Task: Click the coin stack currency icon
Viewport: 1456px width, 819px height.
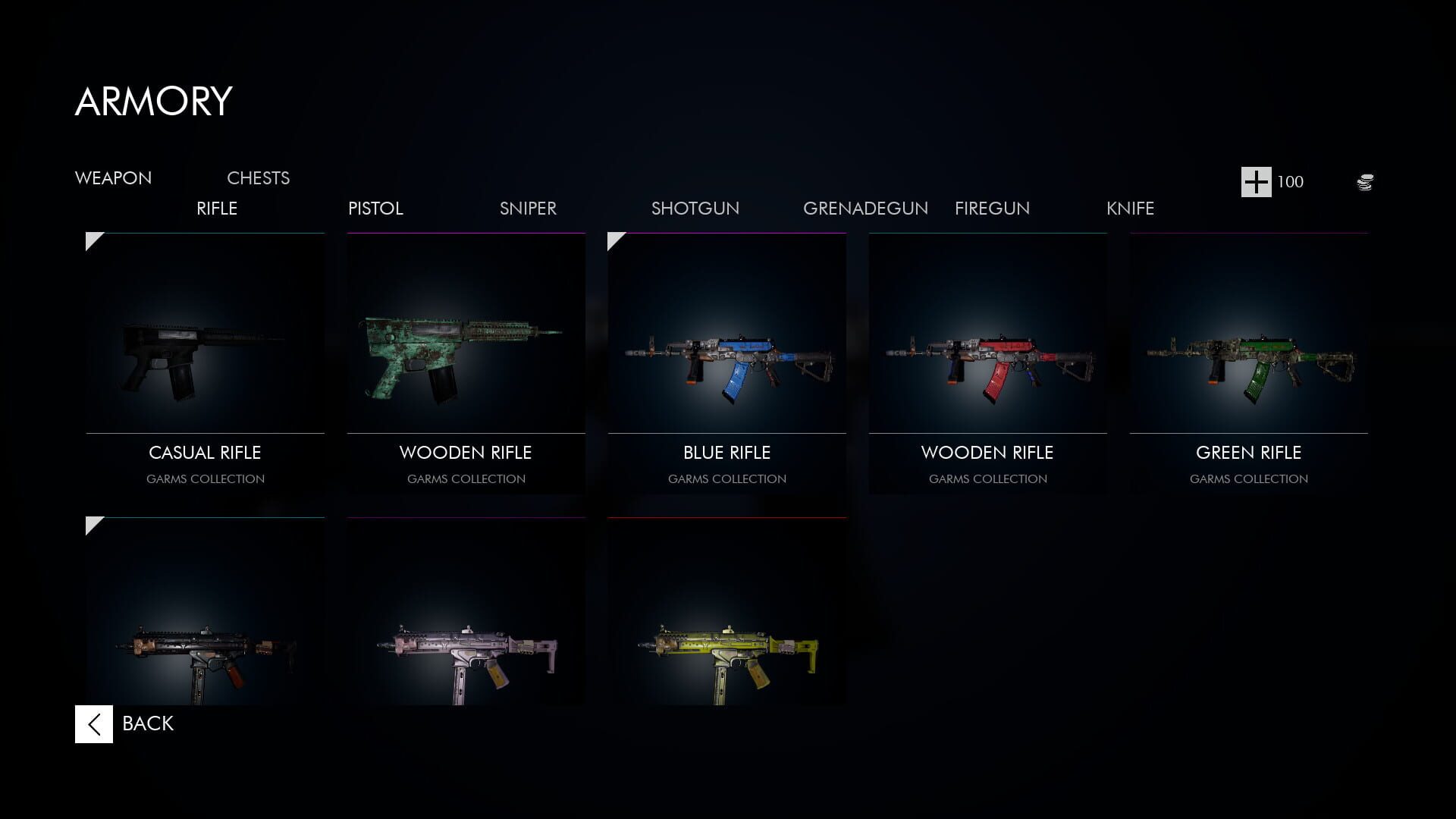Action: click(x=1364, y=182)
